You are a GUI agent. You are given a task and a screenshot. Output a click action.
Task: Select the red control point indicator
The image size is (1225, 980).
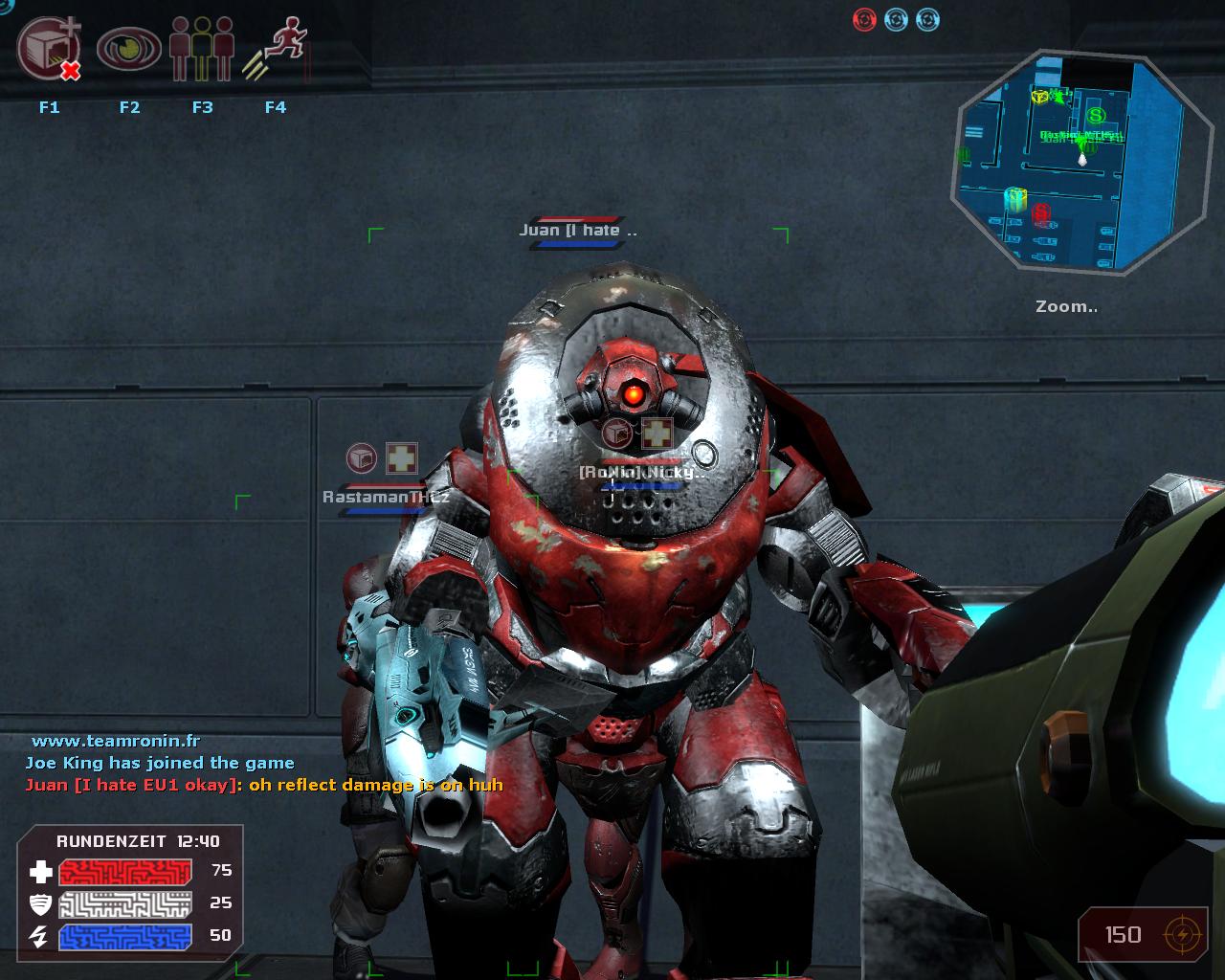click(x=864, y=19)
